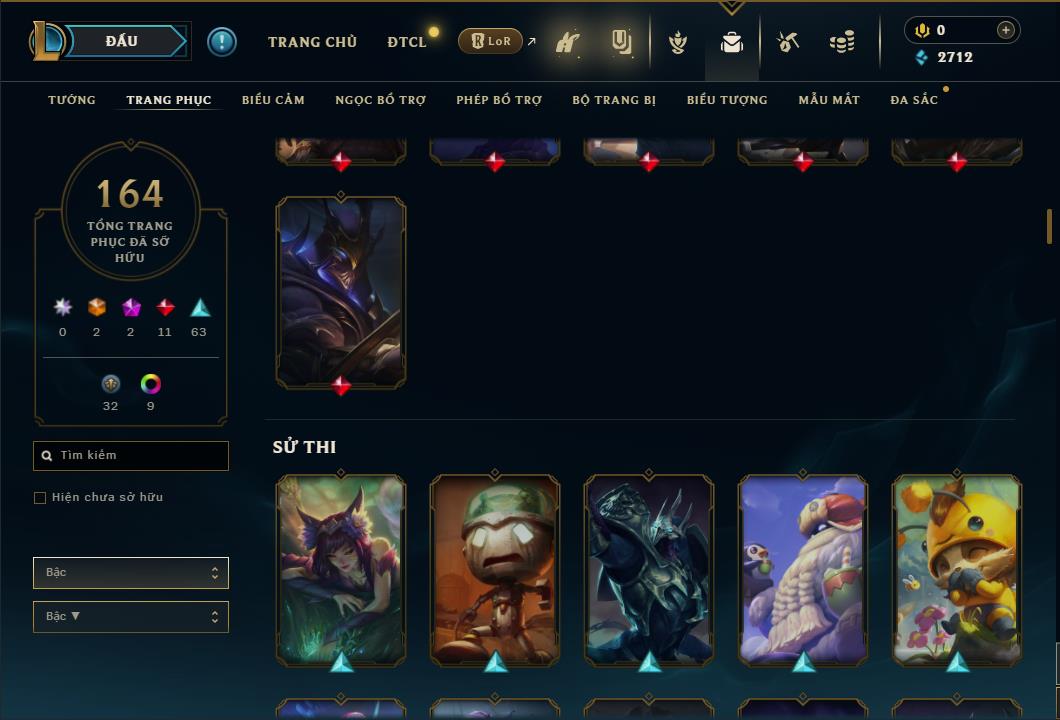
Task: Open the exclamation mark notification icon
Action: (x=222, y=41)
